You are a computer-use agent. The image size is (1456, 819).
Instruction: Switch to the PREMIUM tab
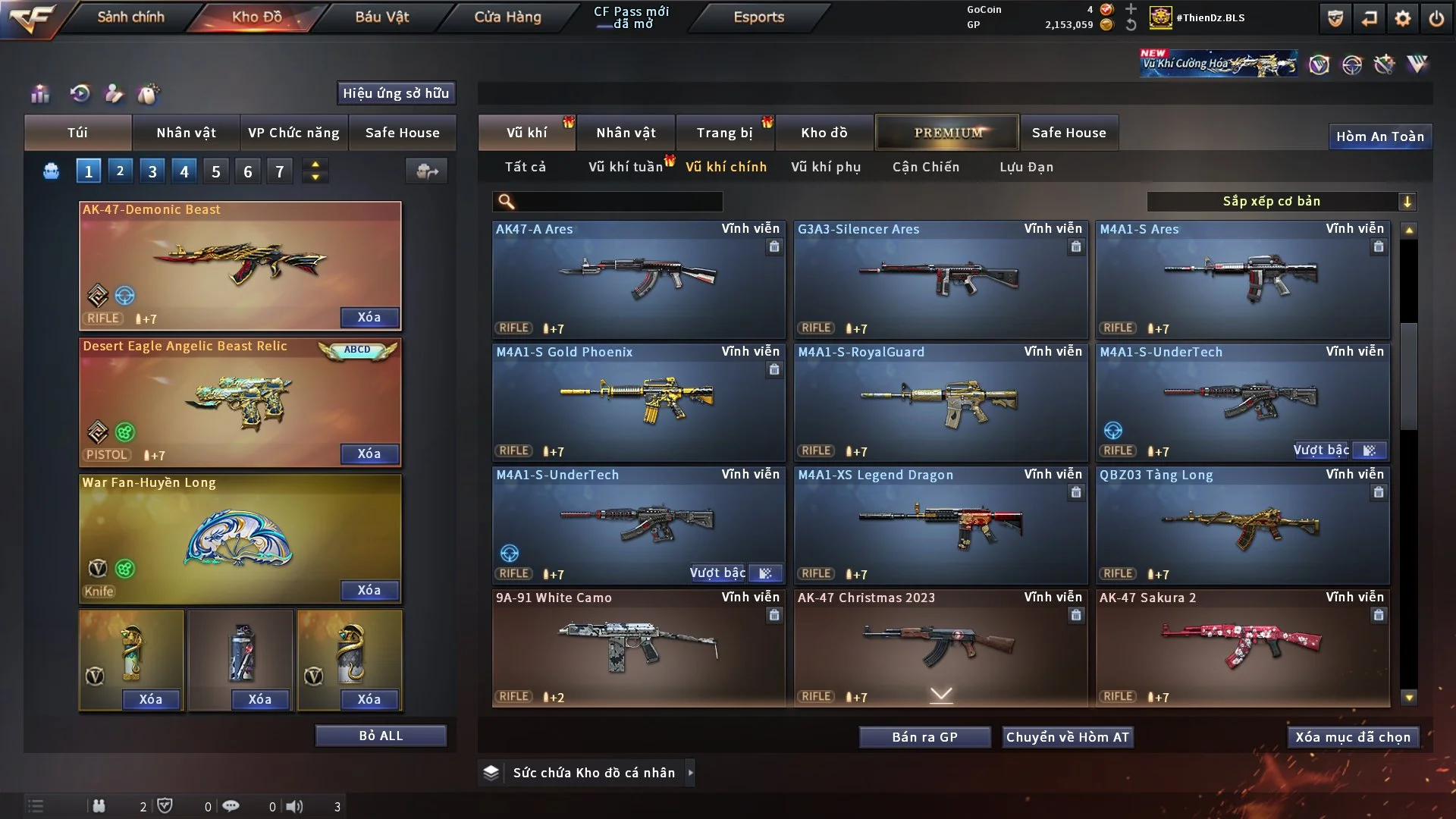pyautogui.click(x=947, y=133)
